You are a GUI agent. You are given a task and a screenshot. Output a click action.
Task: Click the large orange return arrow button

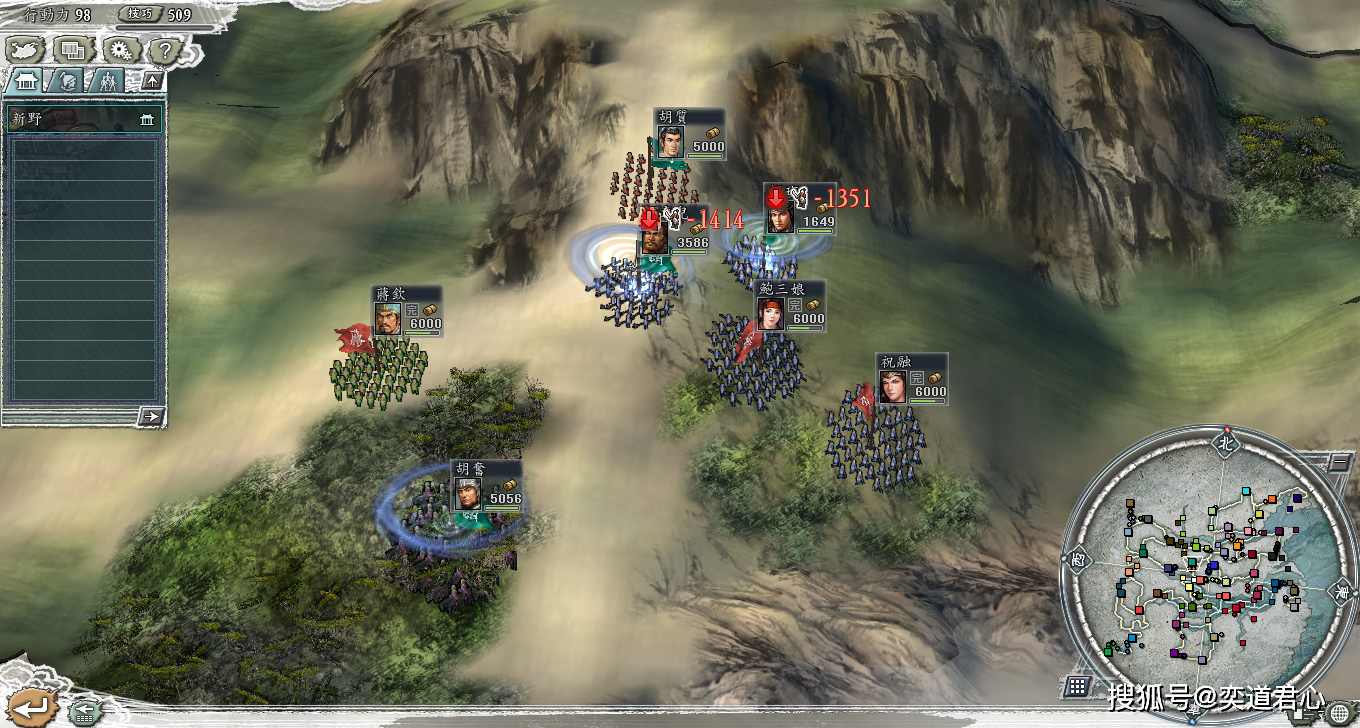pos(32,706)
